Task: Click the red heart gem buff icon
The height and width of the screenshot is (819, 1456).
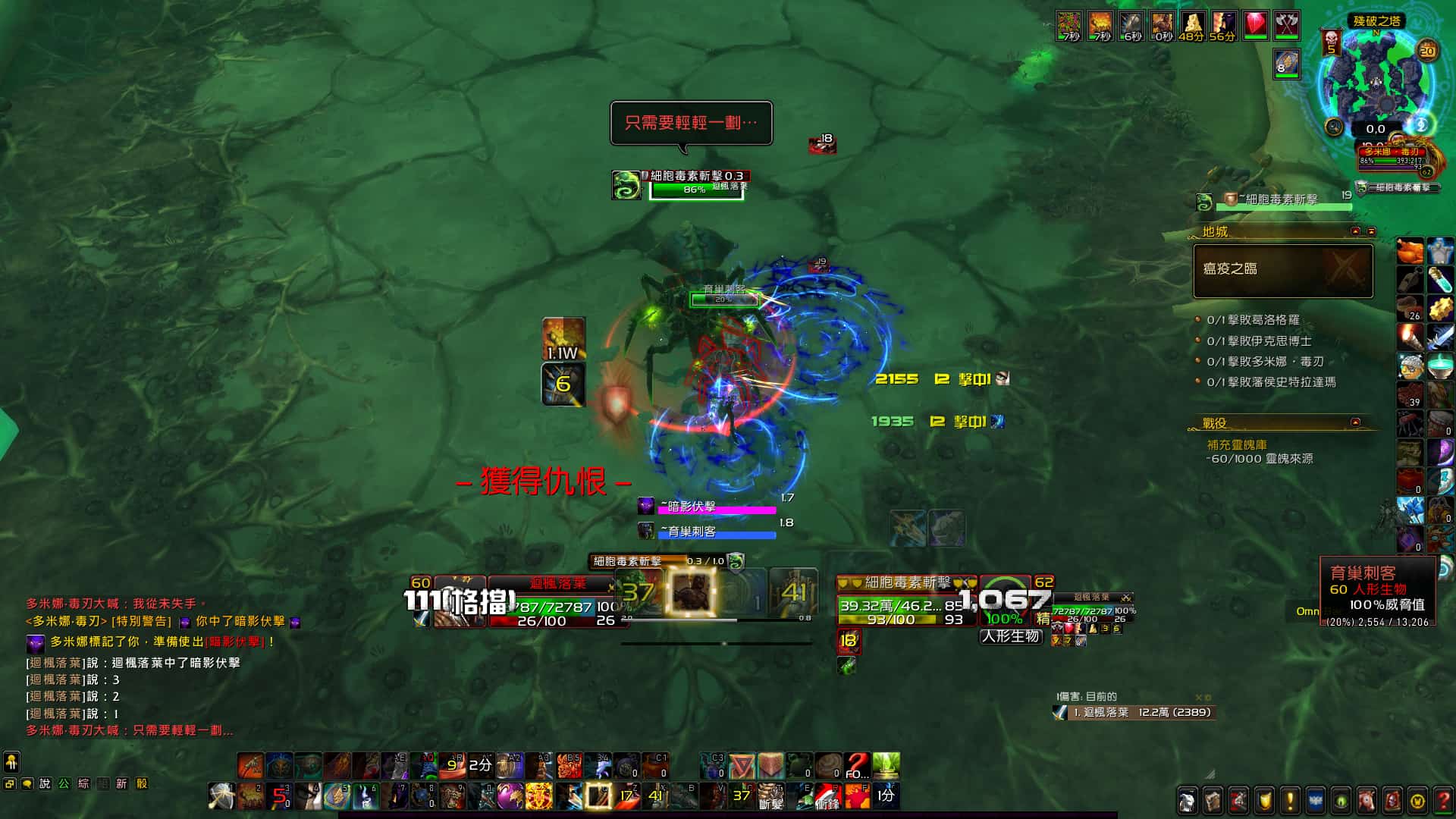Action: 1255,25
